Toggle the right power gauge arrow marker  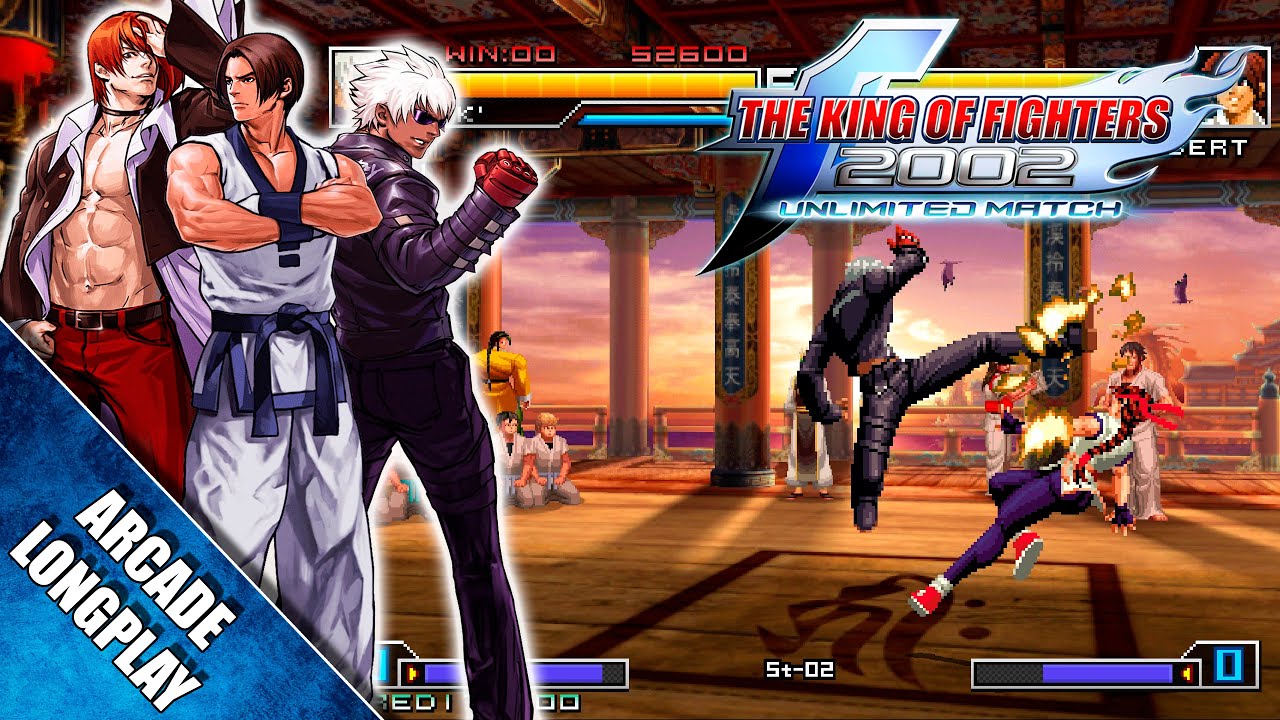1187,673
